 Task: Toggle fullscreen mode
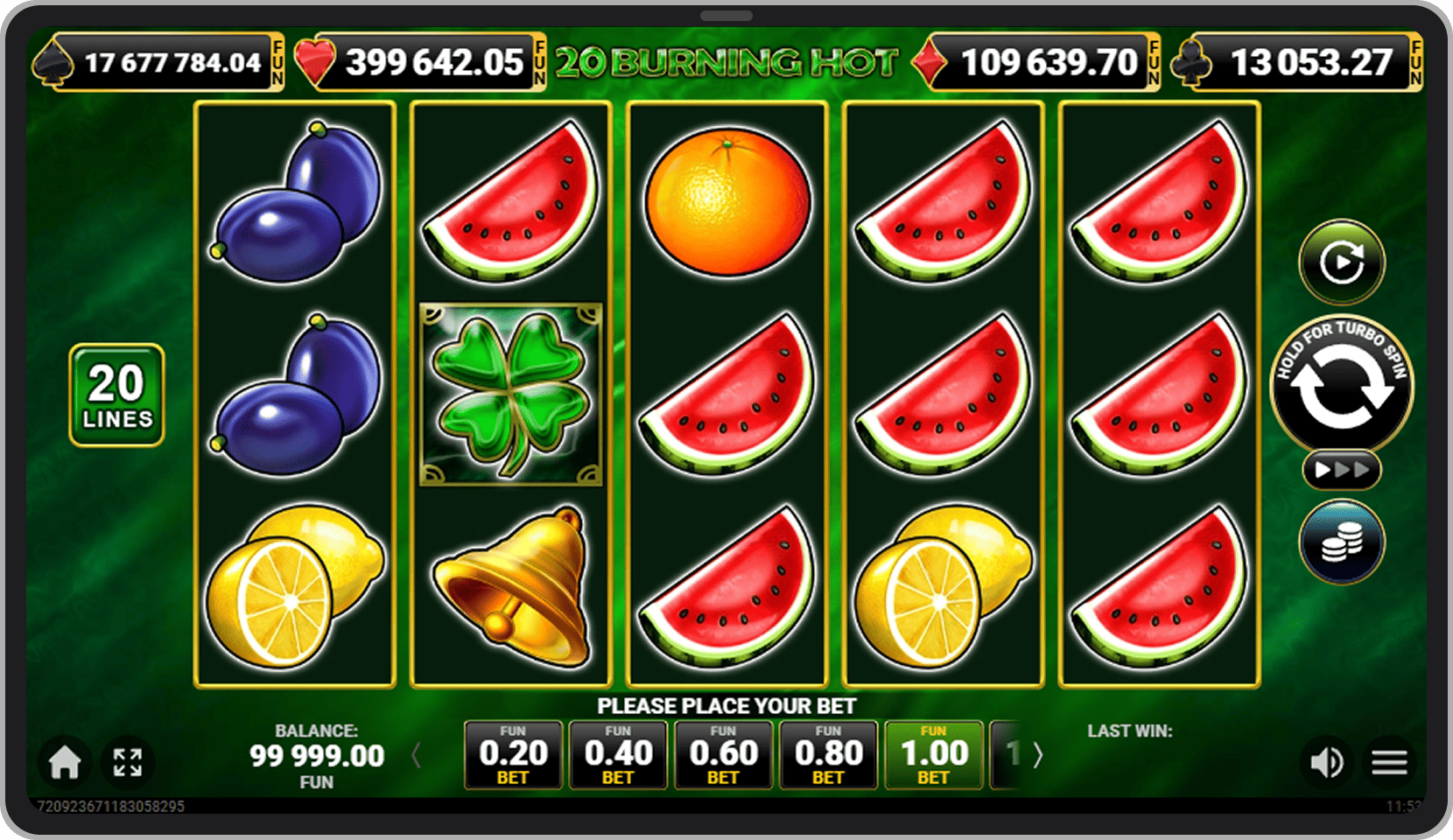pyautogui.click(x=128, y=762)
